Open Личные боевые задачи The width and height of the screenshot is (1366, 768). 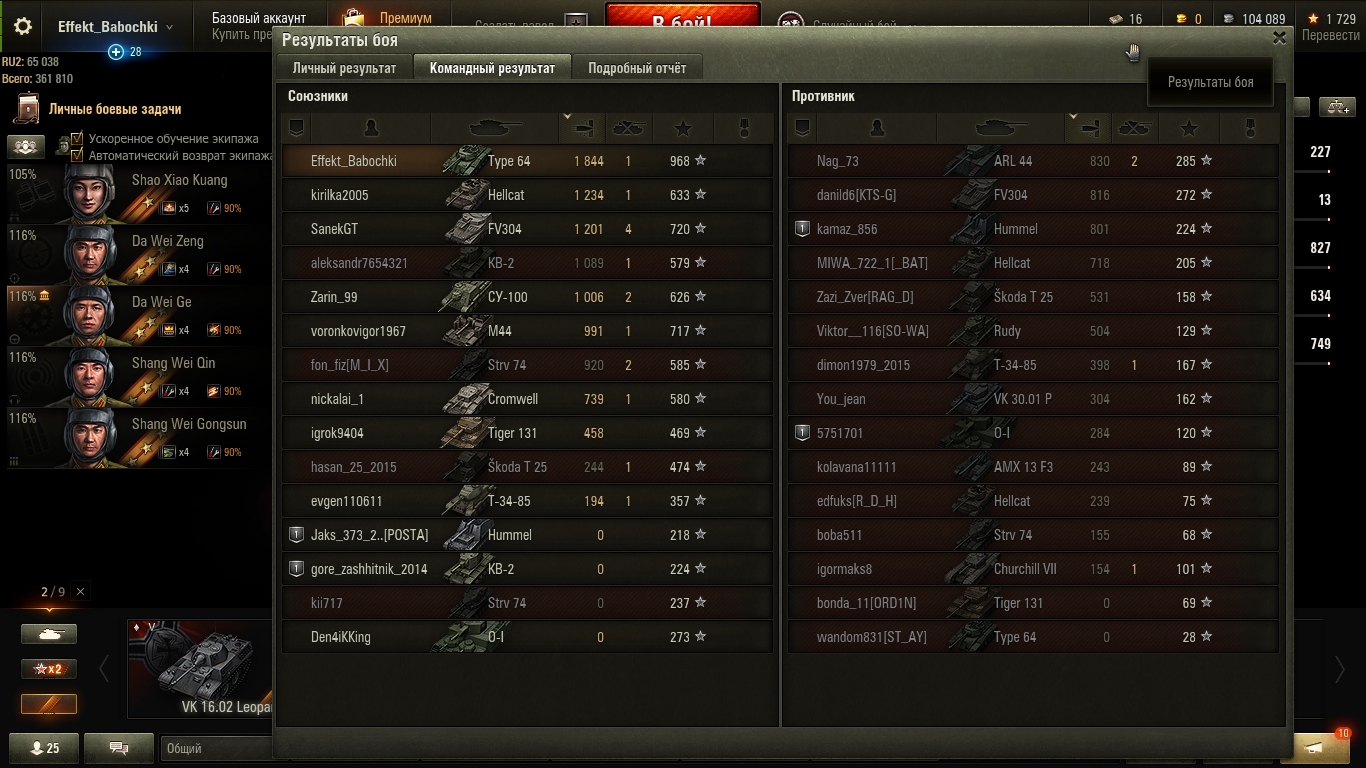click(x=114, y=109)
